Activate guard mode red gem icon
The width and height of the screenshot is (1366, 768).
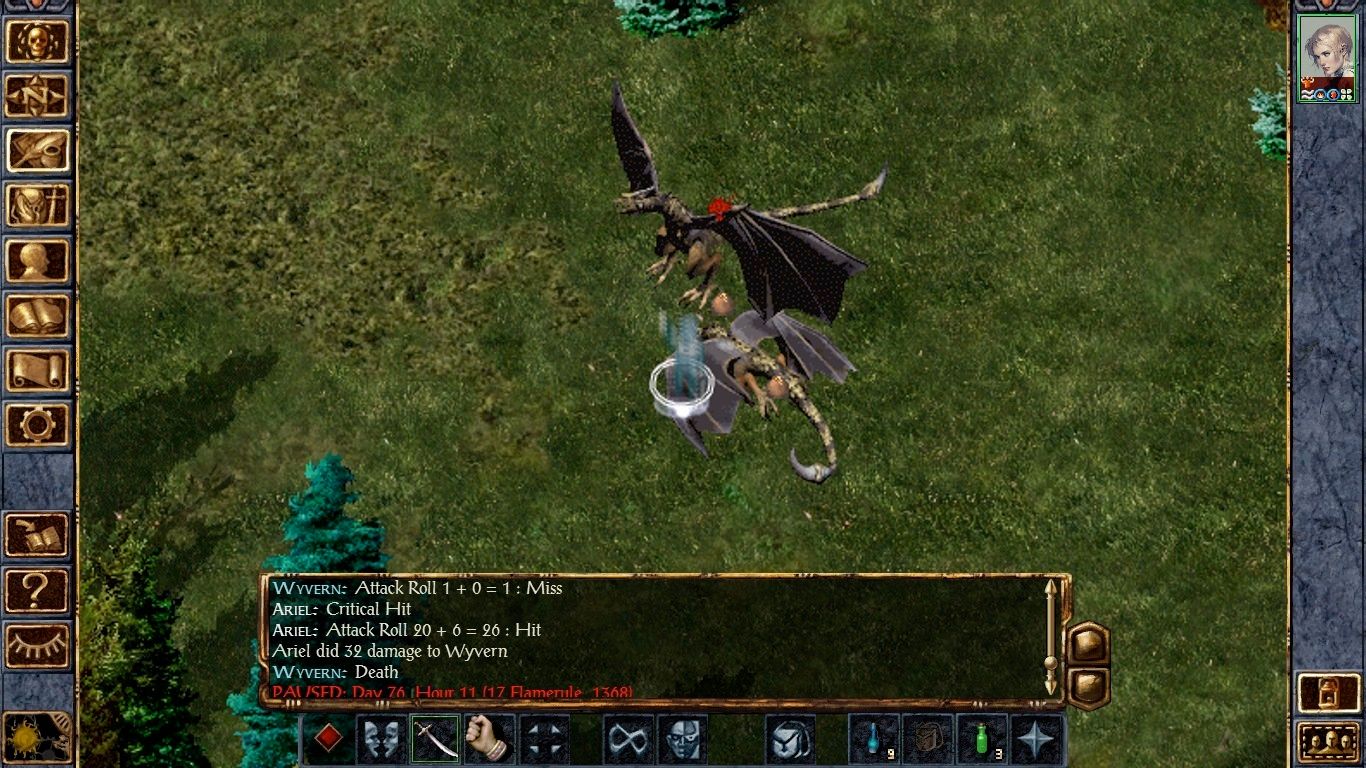331,738
